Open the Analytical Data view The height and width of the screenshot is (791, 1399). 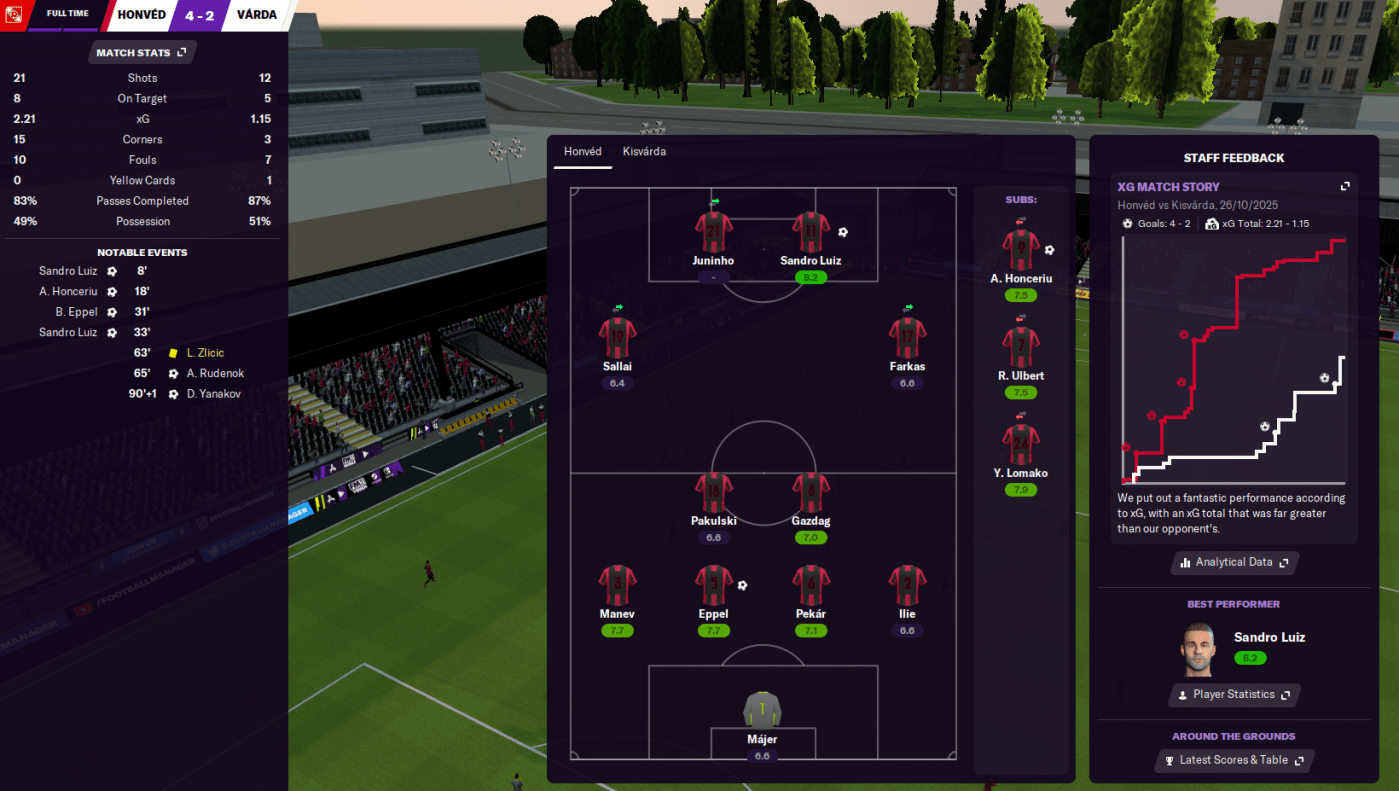point(1234,562)
